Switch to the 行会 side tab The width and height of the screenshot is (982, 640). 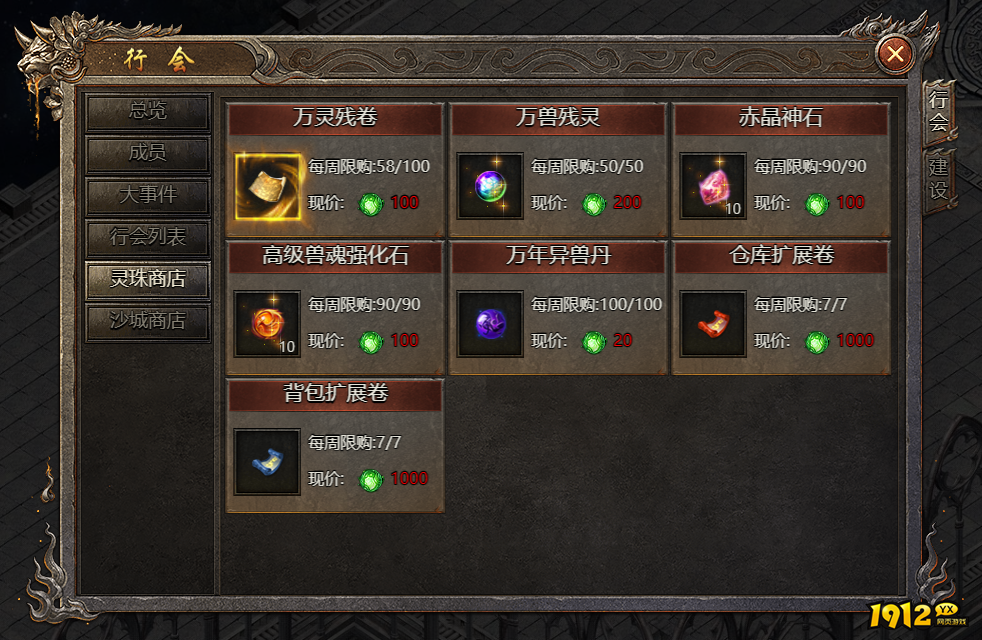coord(938,111)
